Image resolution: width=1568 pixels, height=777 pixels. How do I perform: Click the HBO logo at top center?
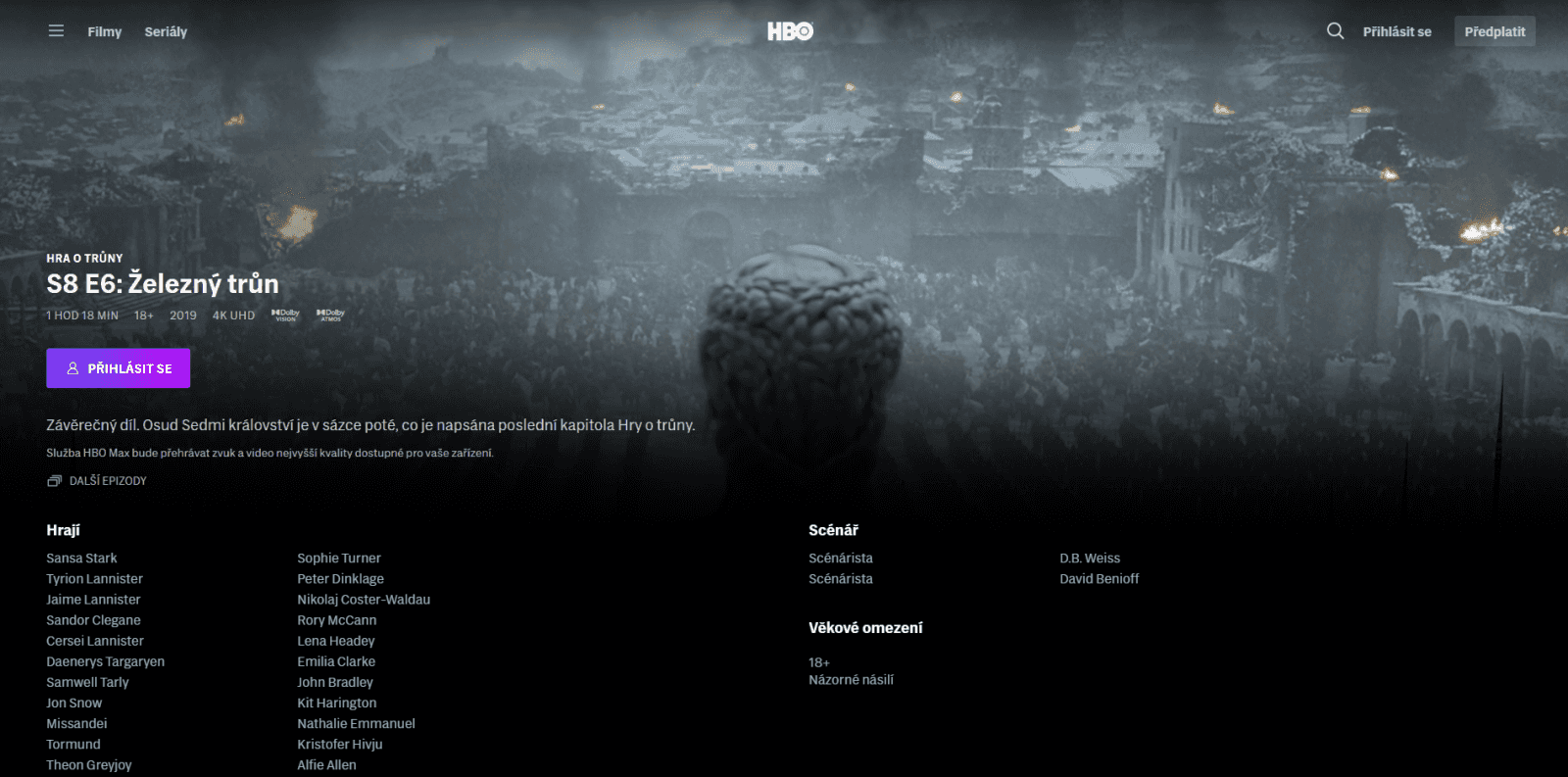790,30
